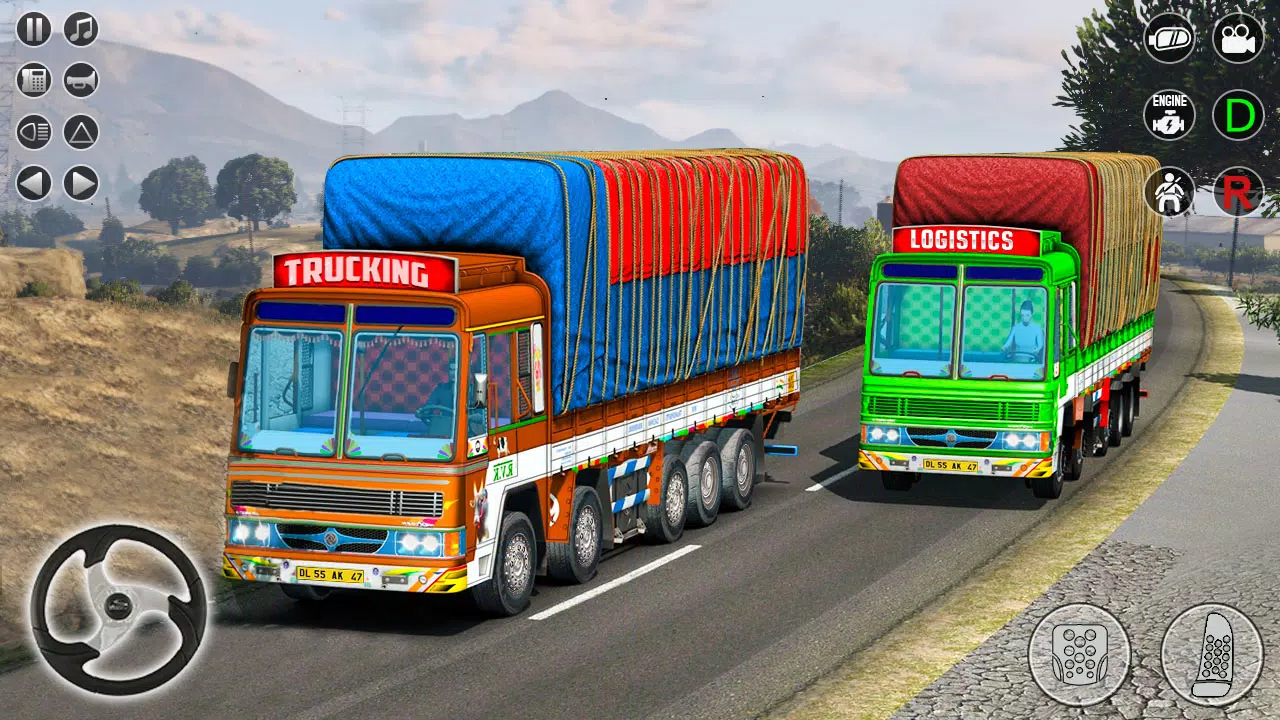The image size is (1280, 720).
Task: Open the phone dialer icon
Action: [x=33, y=80]
